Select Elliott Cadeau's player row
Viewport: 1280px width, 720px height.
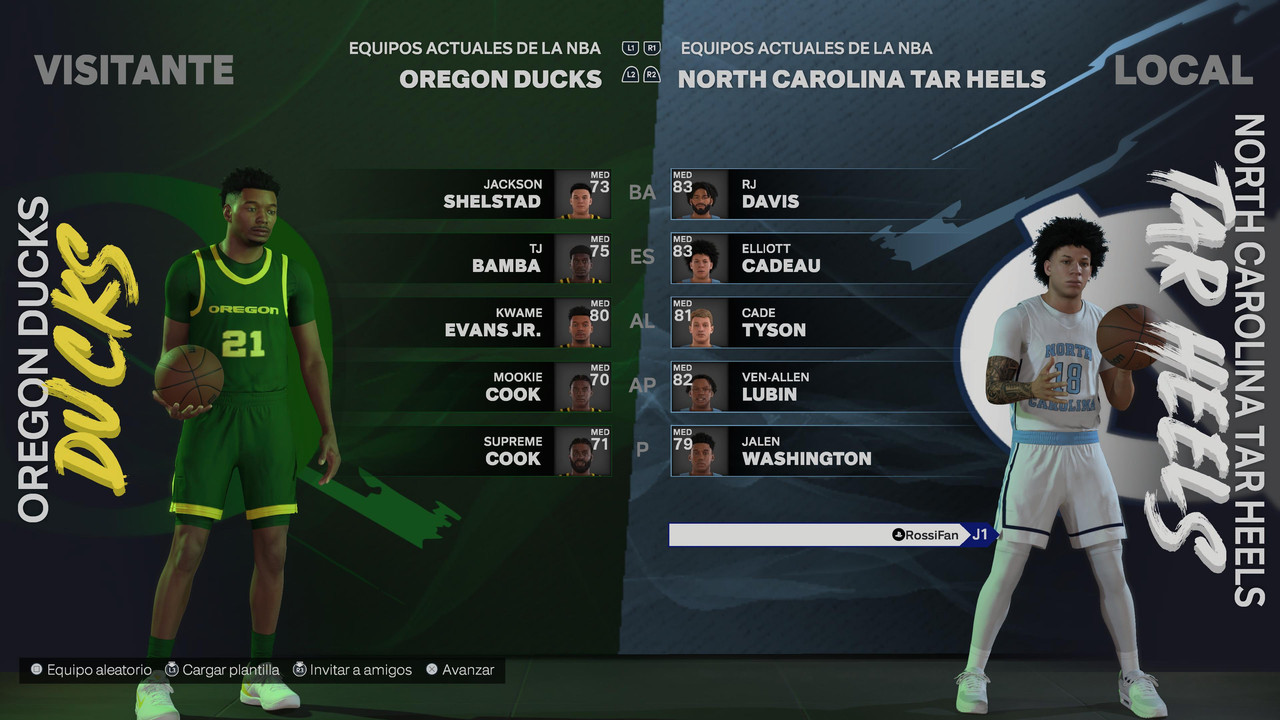tap(800, 258)
